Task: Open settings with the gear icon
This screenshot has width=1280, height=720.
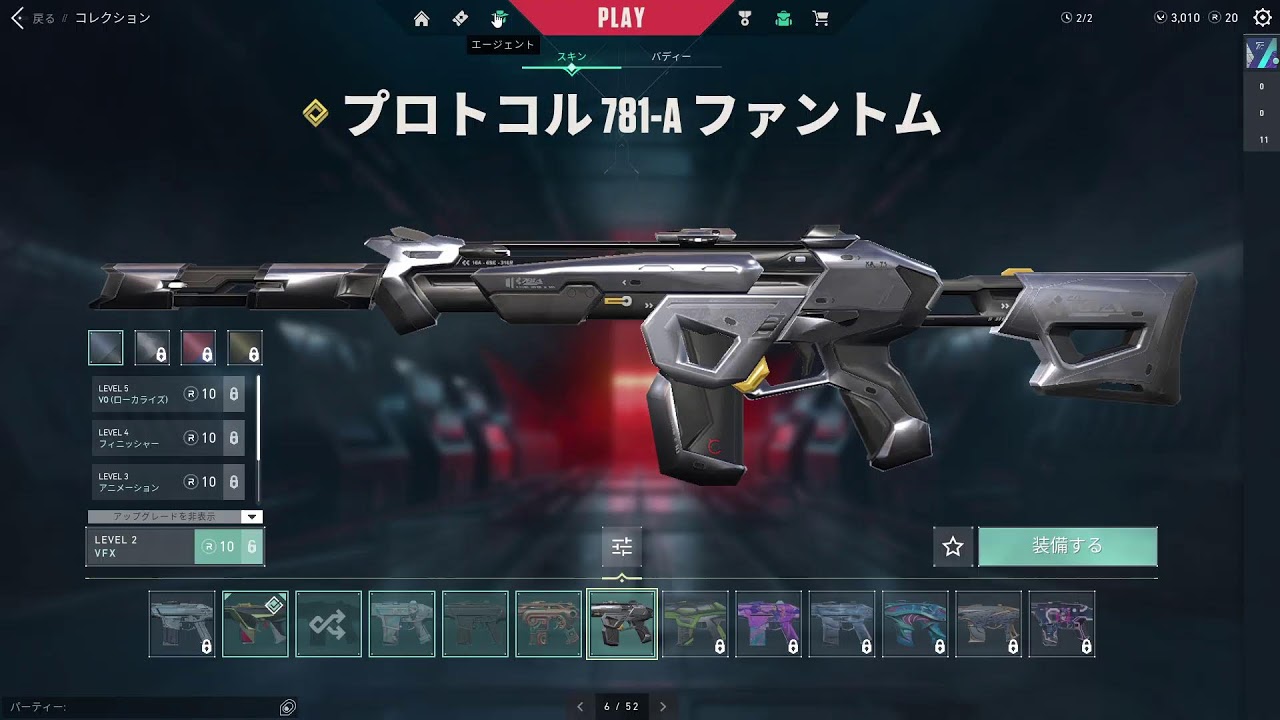Action: [1264, 17]
